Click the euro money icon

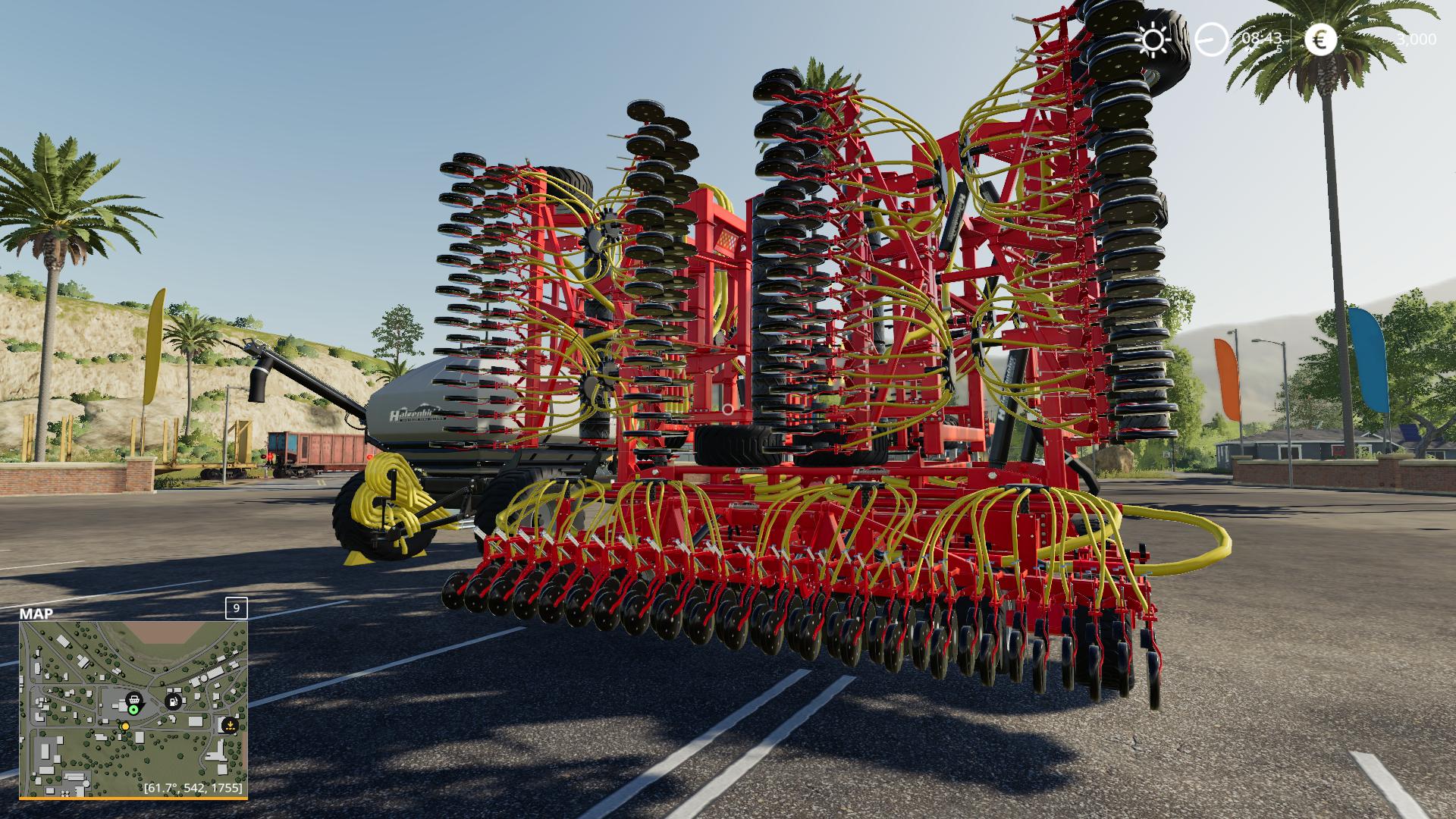pos(1320,39)
